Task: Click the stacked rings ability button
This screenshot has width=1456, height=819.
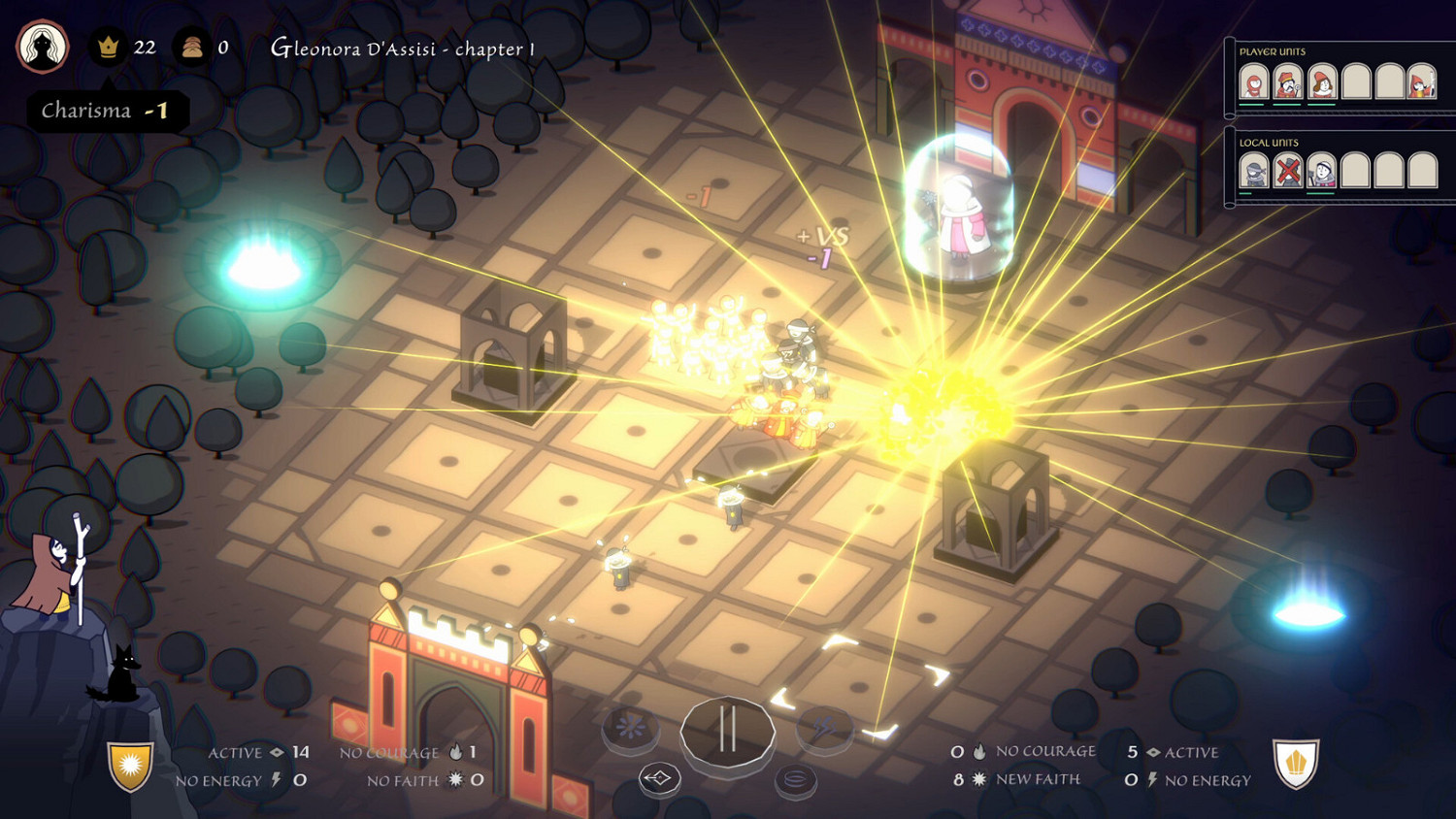Action: click(796, 776)
